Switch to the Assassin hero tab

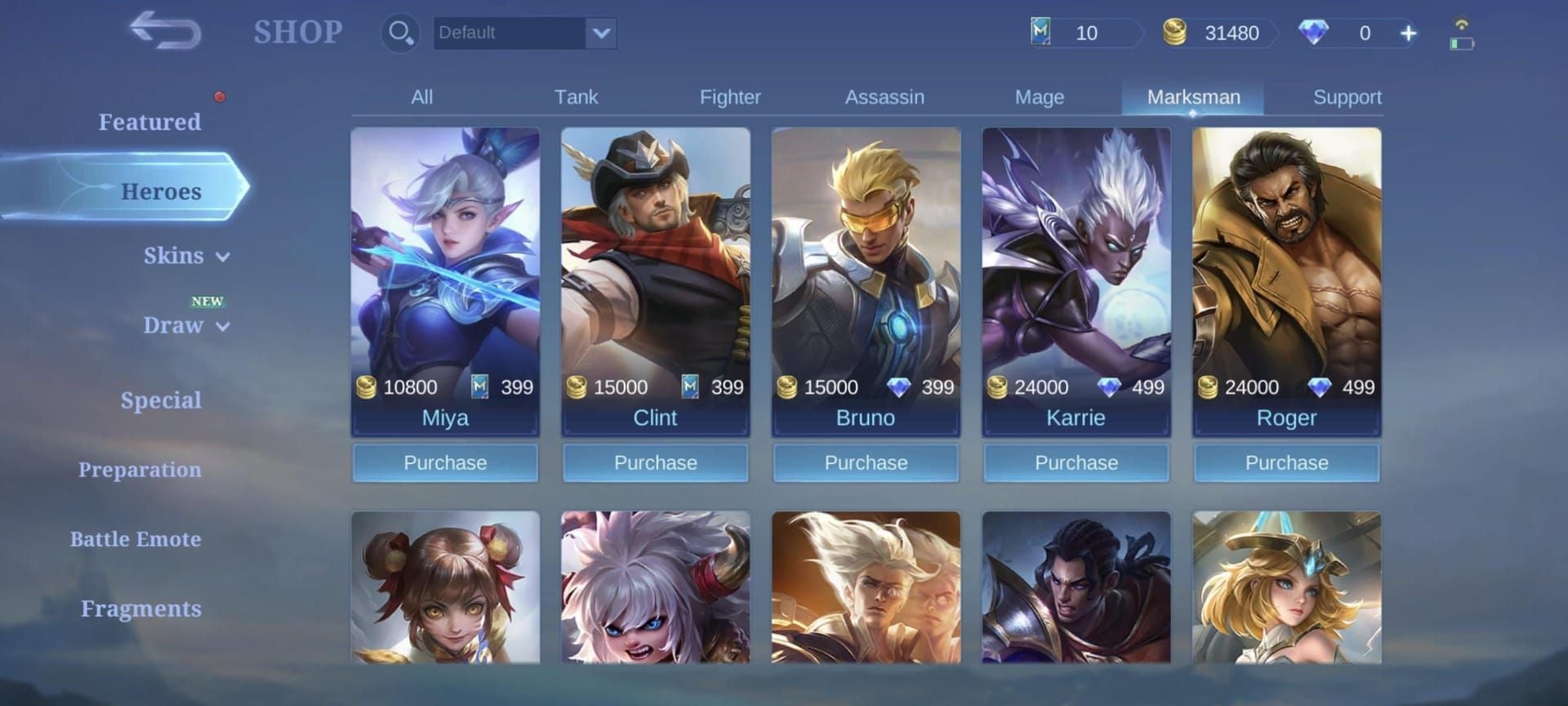pyautogui.click(x=884, y=96)
